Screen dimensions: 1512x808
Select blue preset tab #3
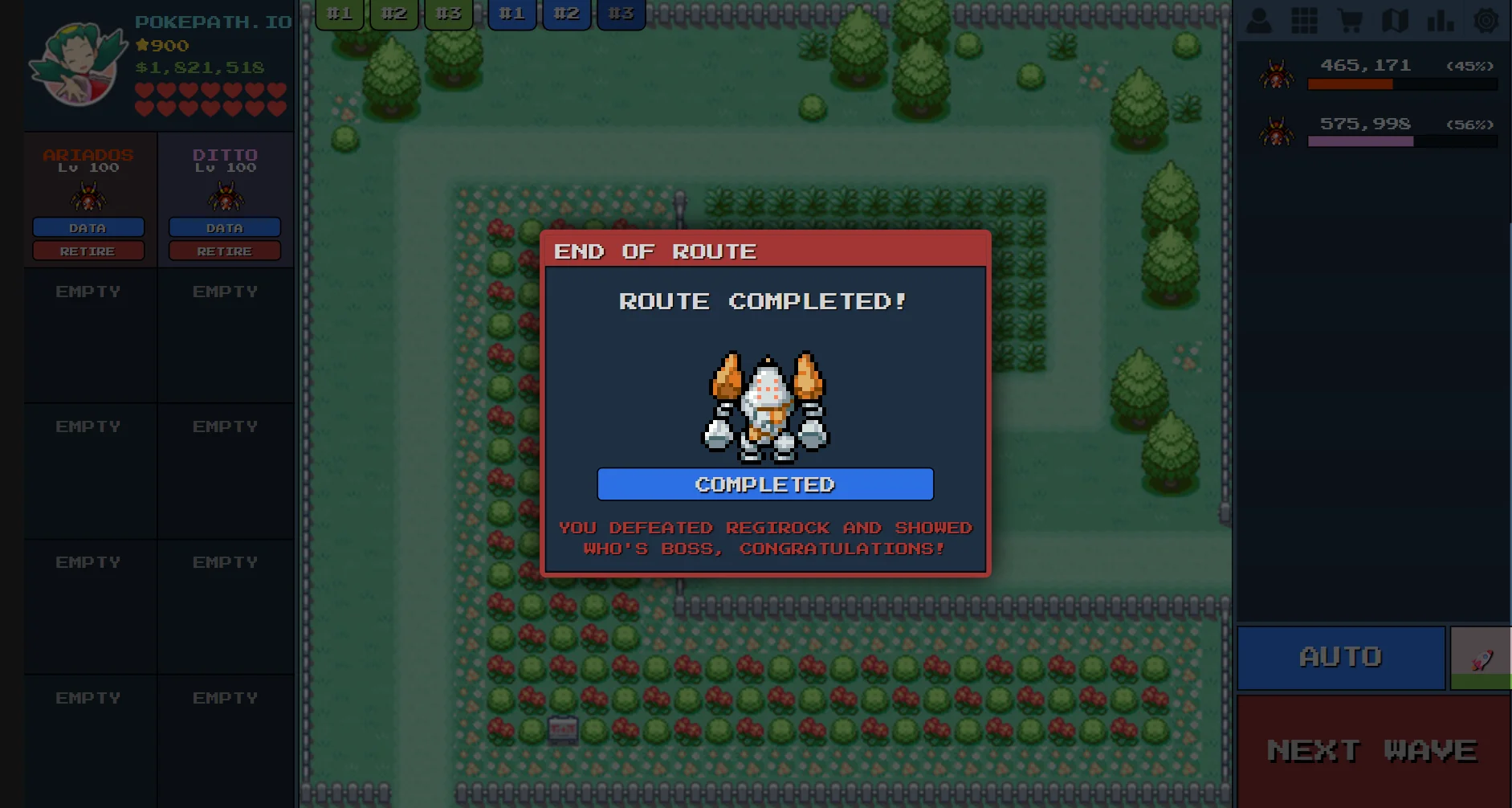pyautogui.click(x=622, y=14)
